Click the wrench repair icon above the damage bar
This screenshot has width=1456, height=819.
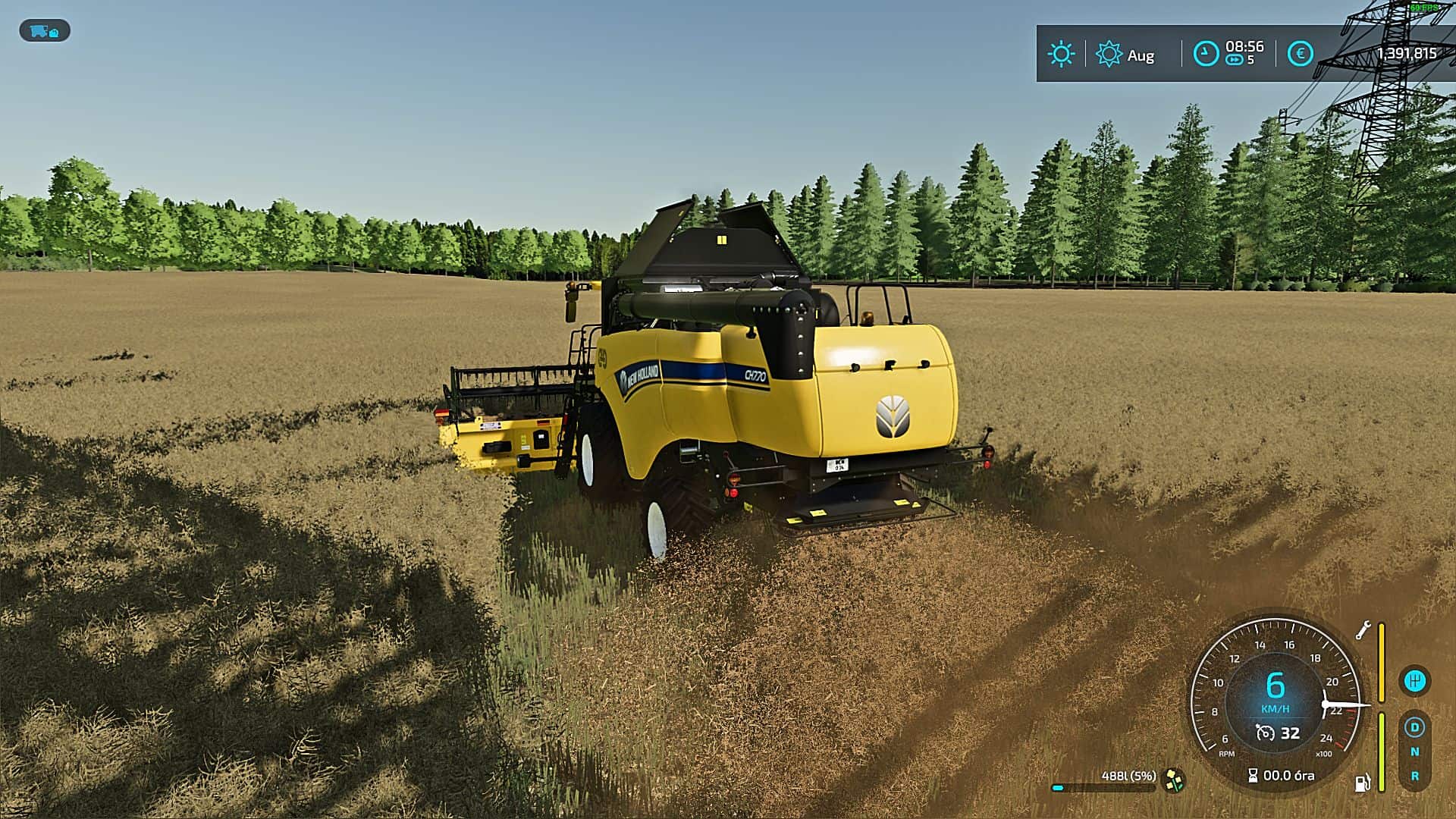coord(1363,630)
